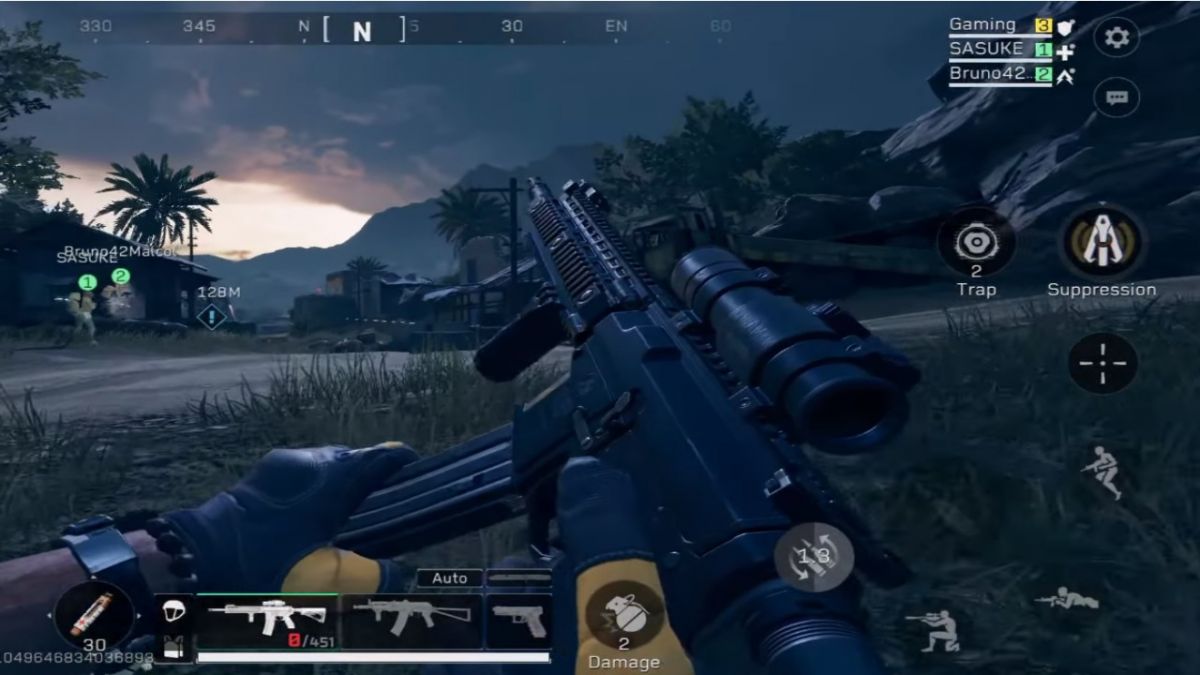Go prone with the lying soldier icon

tap(1066, 599)
